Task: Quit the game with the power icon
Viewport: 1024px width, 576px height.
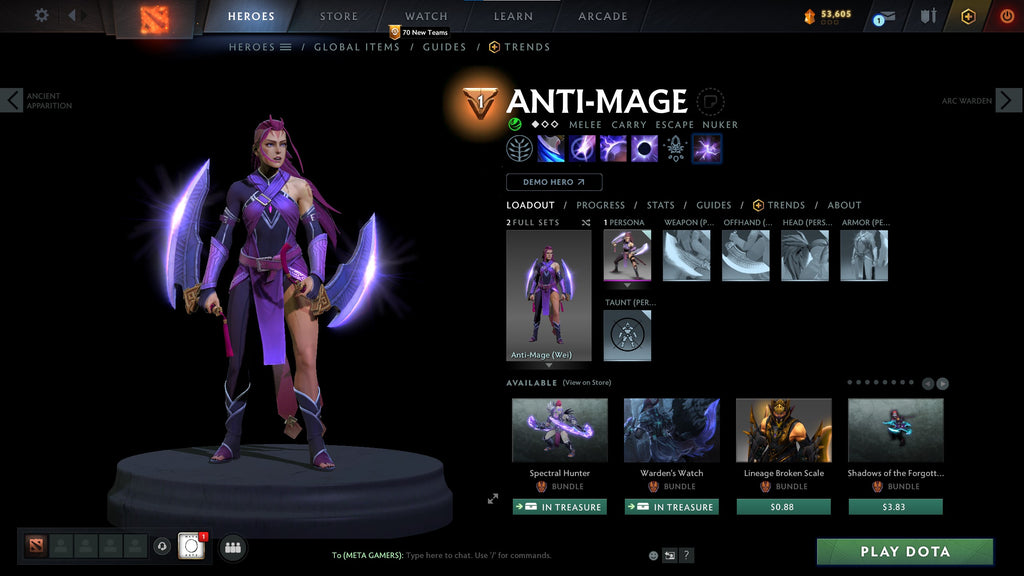Action: [1007, 16]
